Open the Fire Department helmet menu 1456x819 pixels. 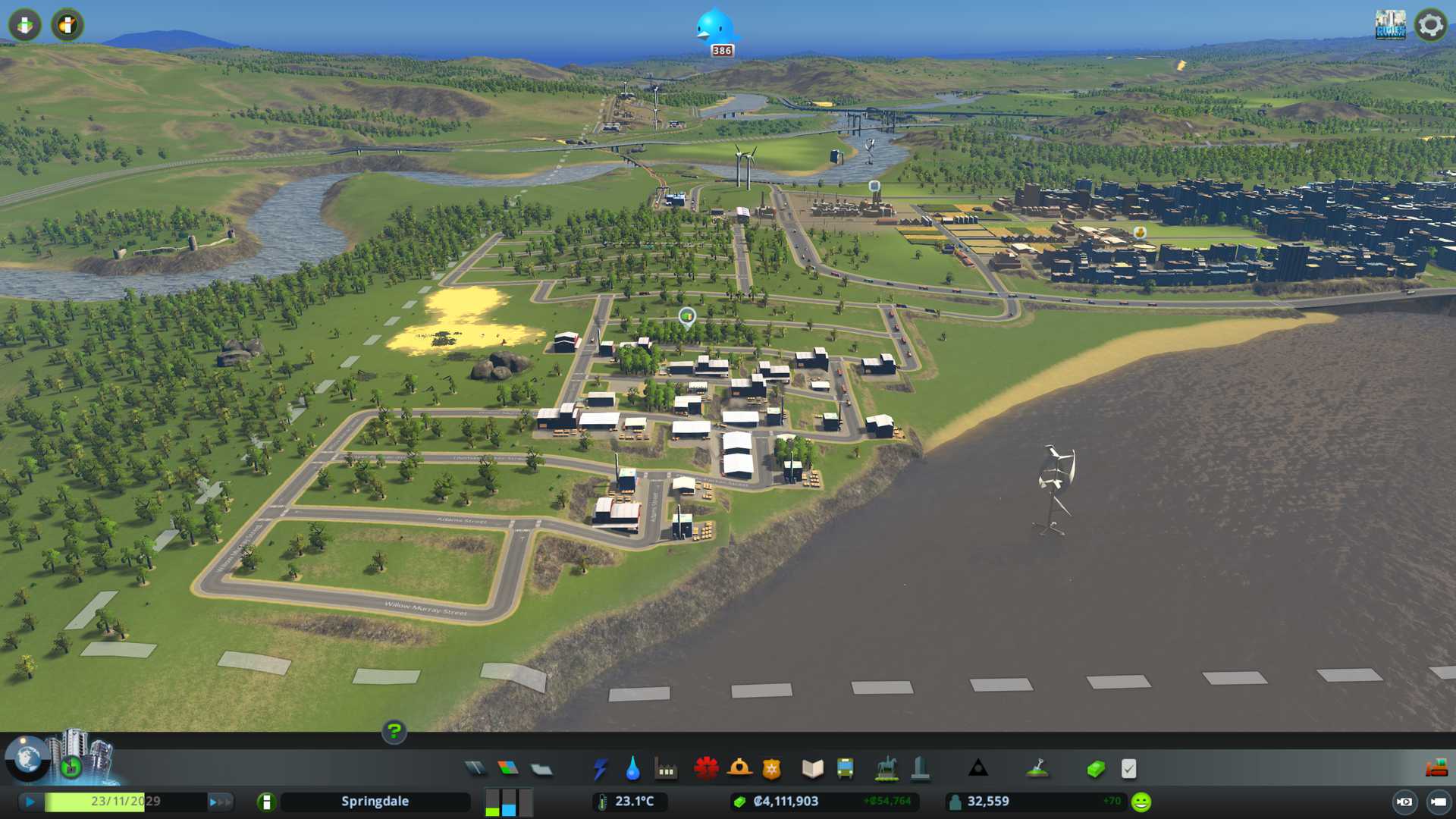739,769
